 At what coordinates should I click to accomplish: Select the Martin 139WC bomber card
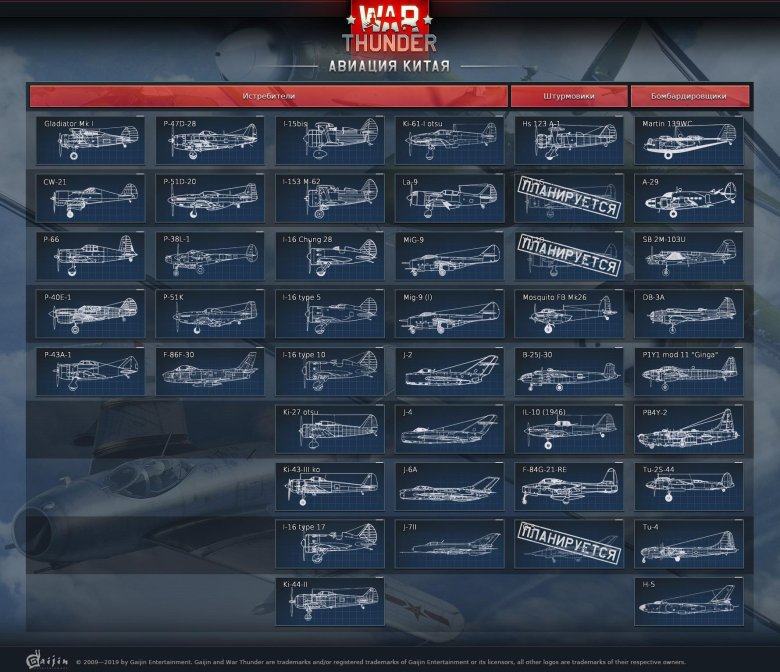pos(689,141)
